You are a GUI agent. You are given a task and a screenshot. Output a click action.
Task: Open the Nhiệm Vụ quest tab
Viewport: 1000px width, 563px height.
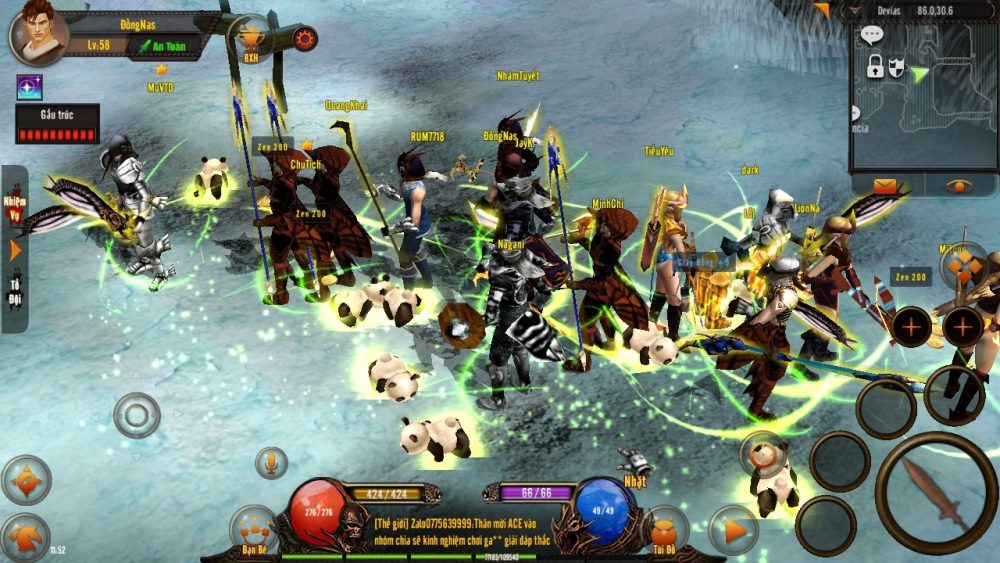coord(15,206)
